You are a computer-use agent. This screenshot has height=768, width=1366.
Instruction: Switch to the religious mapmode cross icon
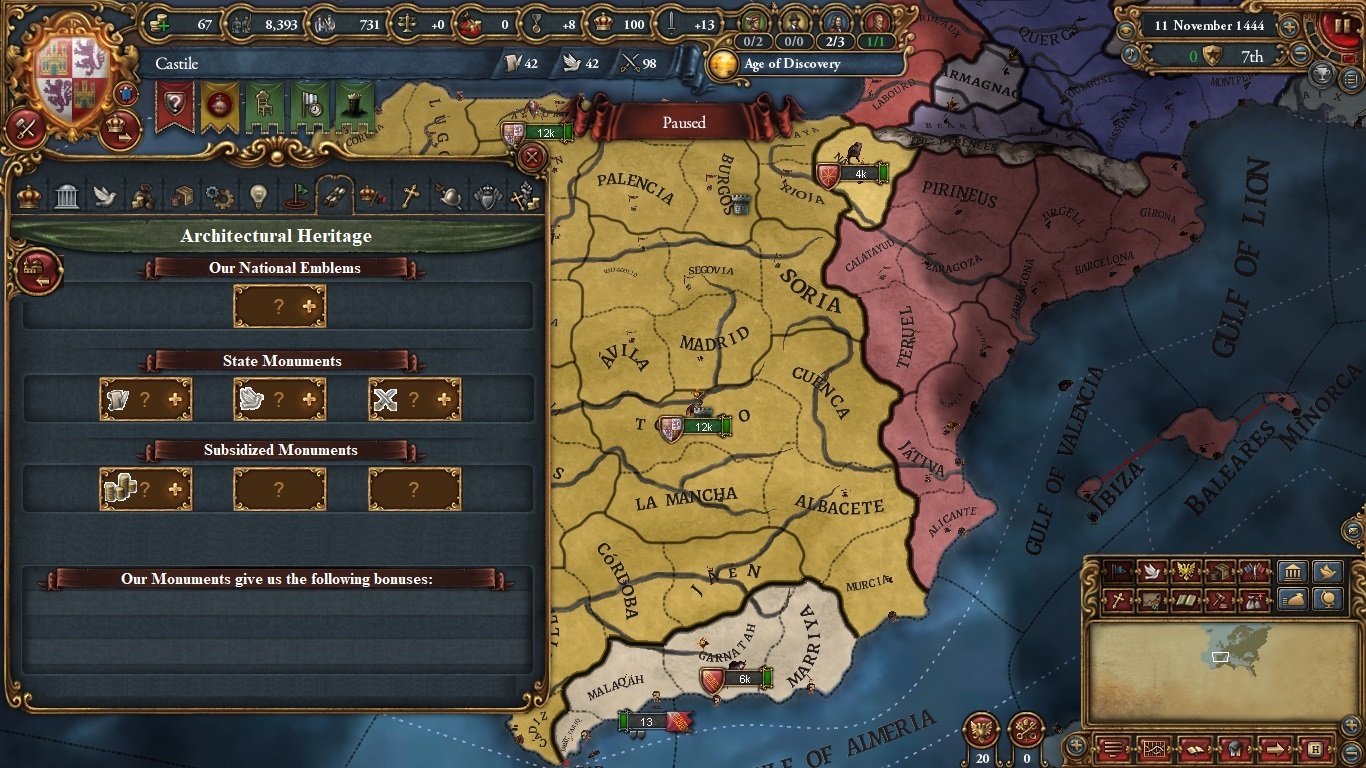[x=1116, y=600]
